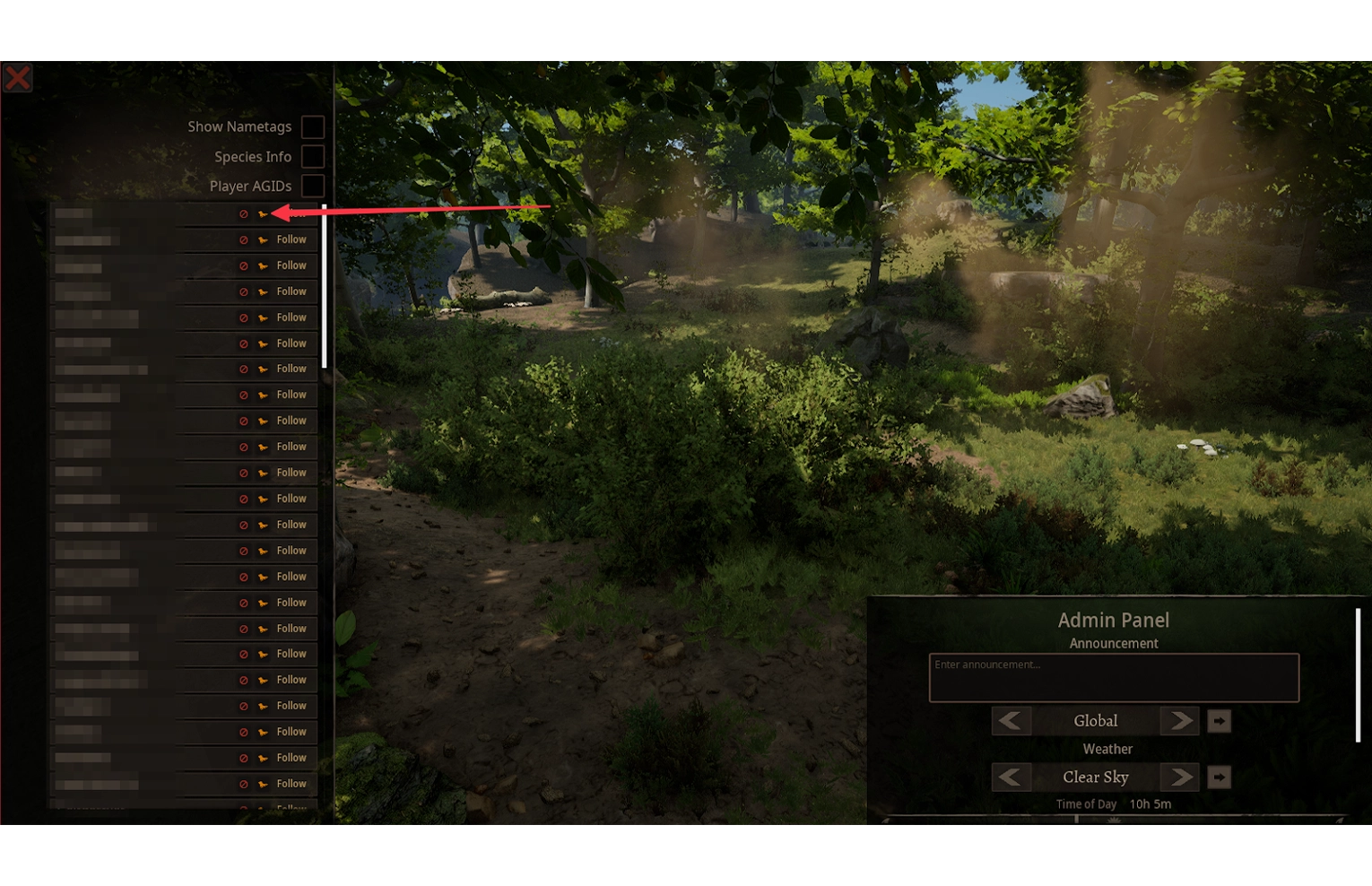Select next announcement scope right of Global
The height and width of the screenshot is (886, 1372).
click(x=1180, y=721)
